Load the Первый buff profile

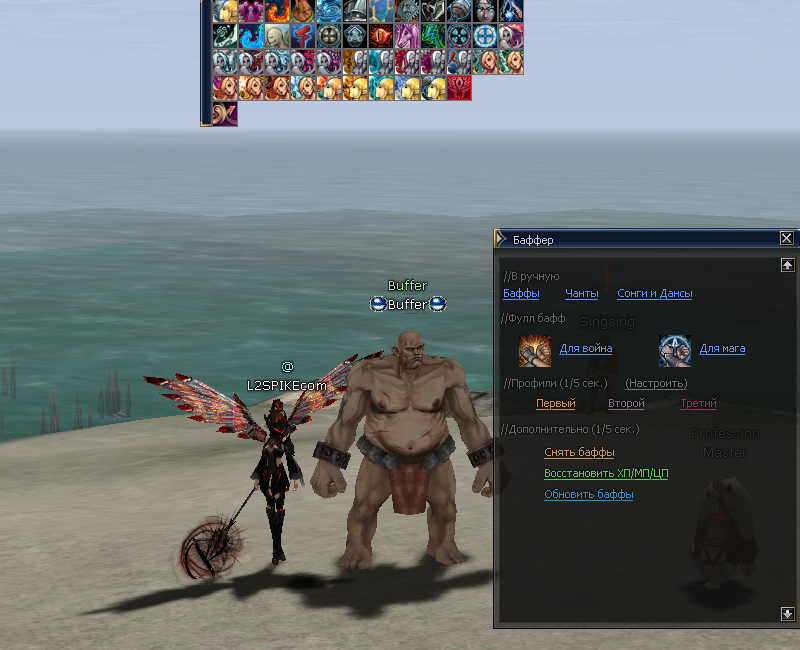(x=556, y=404)
